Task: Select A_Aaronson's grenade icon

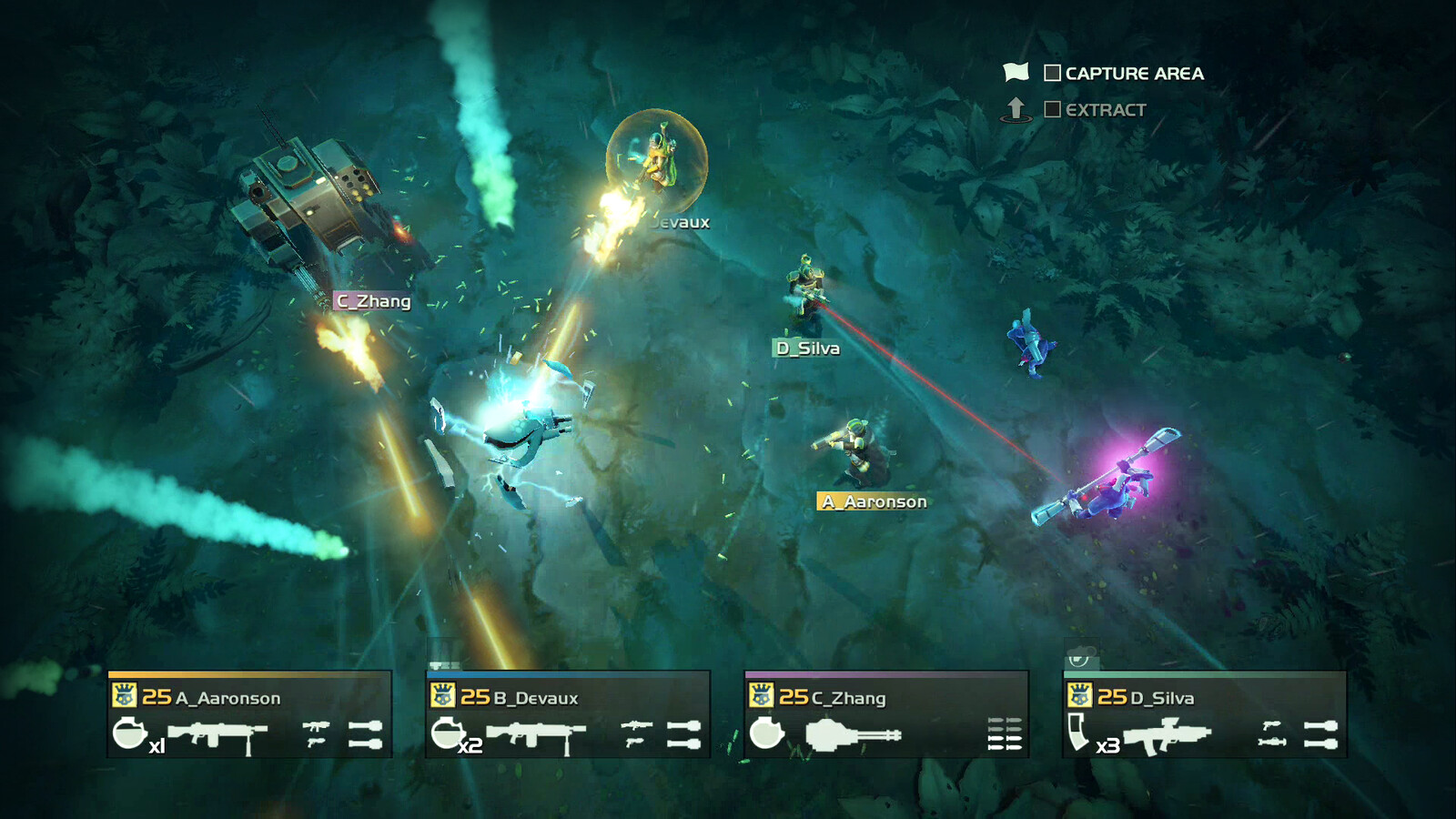Action: pos(129,733)
